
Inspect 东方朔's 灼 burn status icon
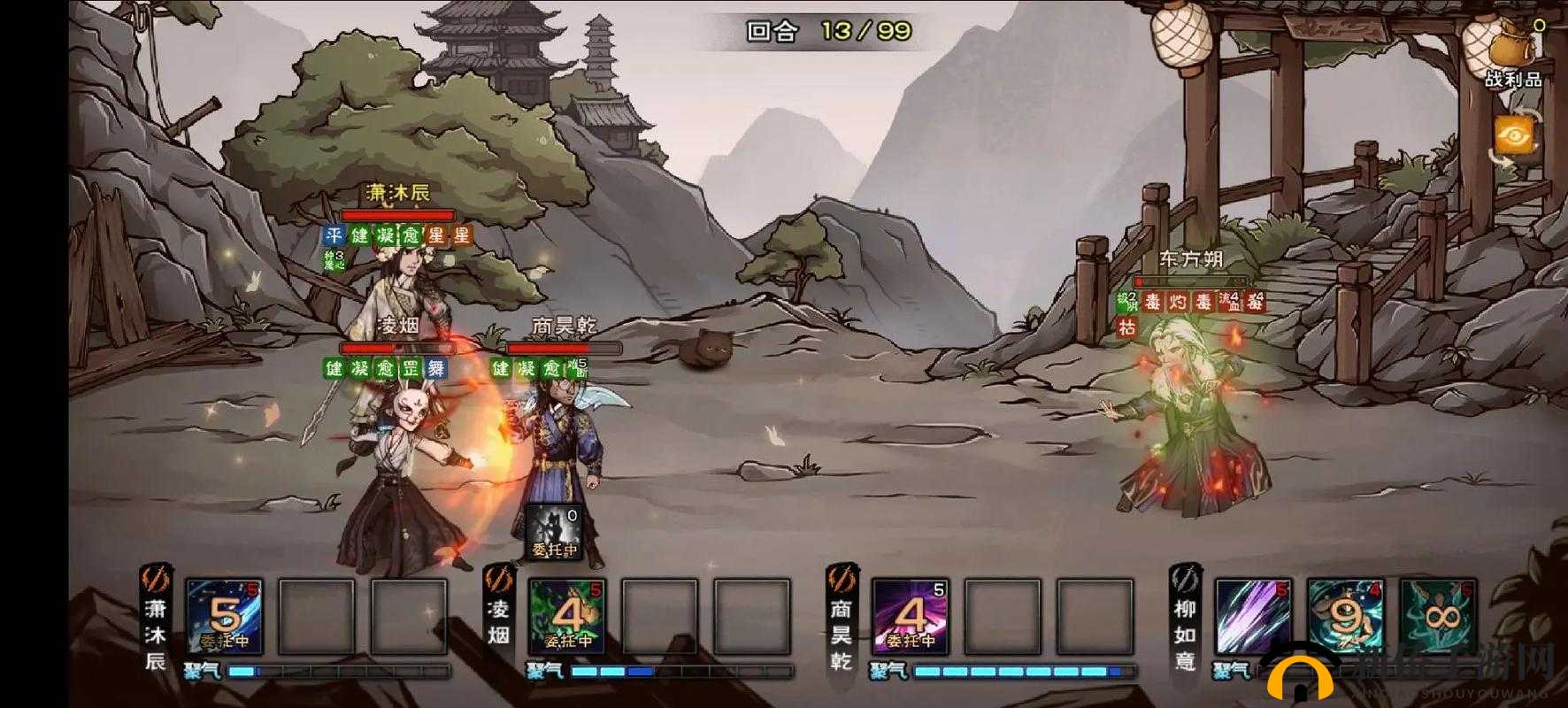pyautogui.click(x=1178, y=303)
